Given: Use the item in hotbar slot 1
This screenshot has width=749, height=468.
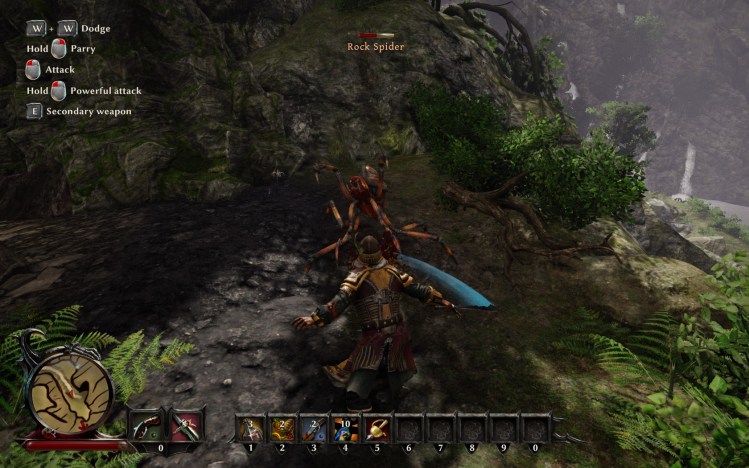Looking at the screenshot, I should 250,428.
